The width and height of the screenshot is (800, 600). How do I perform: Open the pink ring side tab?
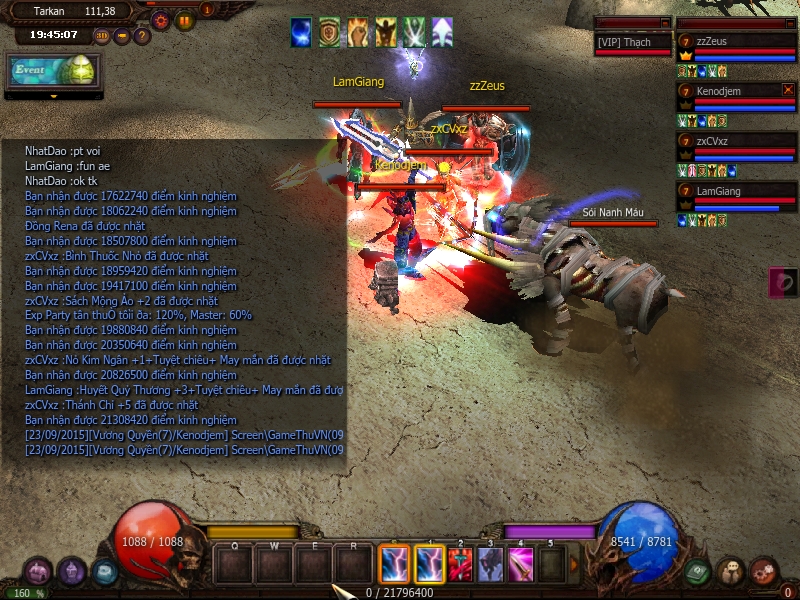(783, 282)
